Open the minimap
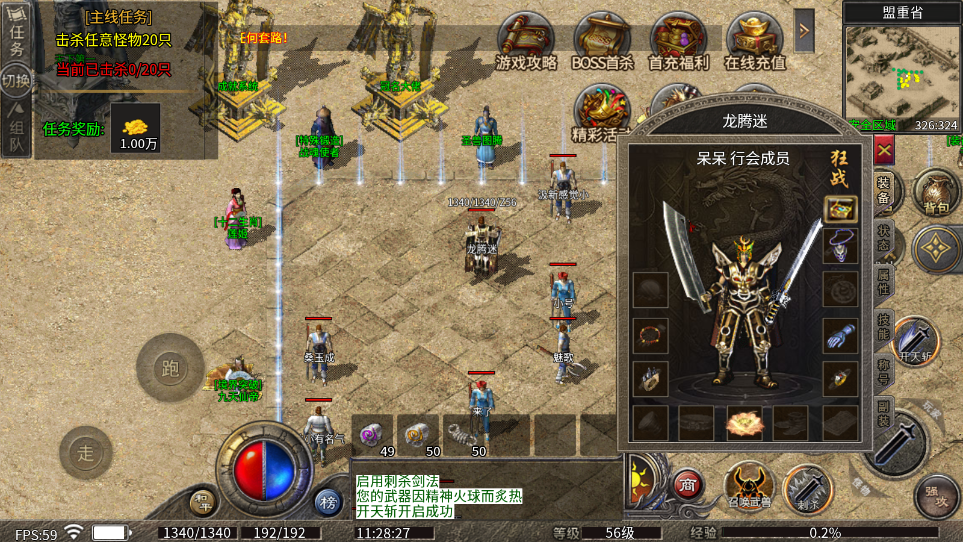This screenshot has width=963, height=542. (900, 70)
